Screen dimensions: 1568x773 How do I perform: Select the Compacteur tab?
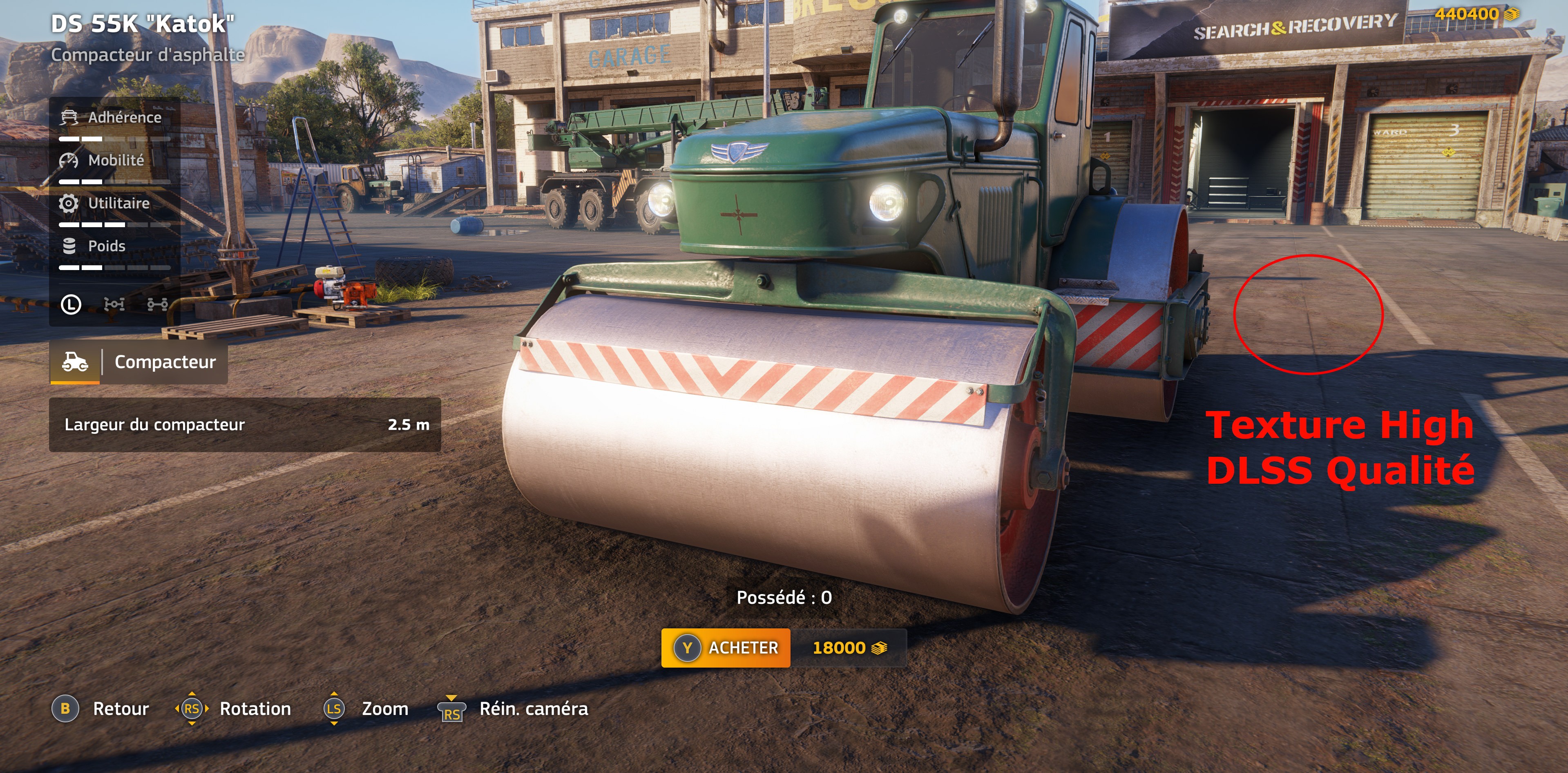pyautogui.click(x=139, y=362)
